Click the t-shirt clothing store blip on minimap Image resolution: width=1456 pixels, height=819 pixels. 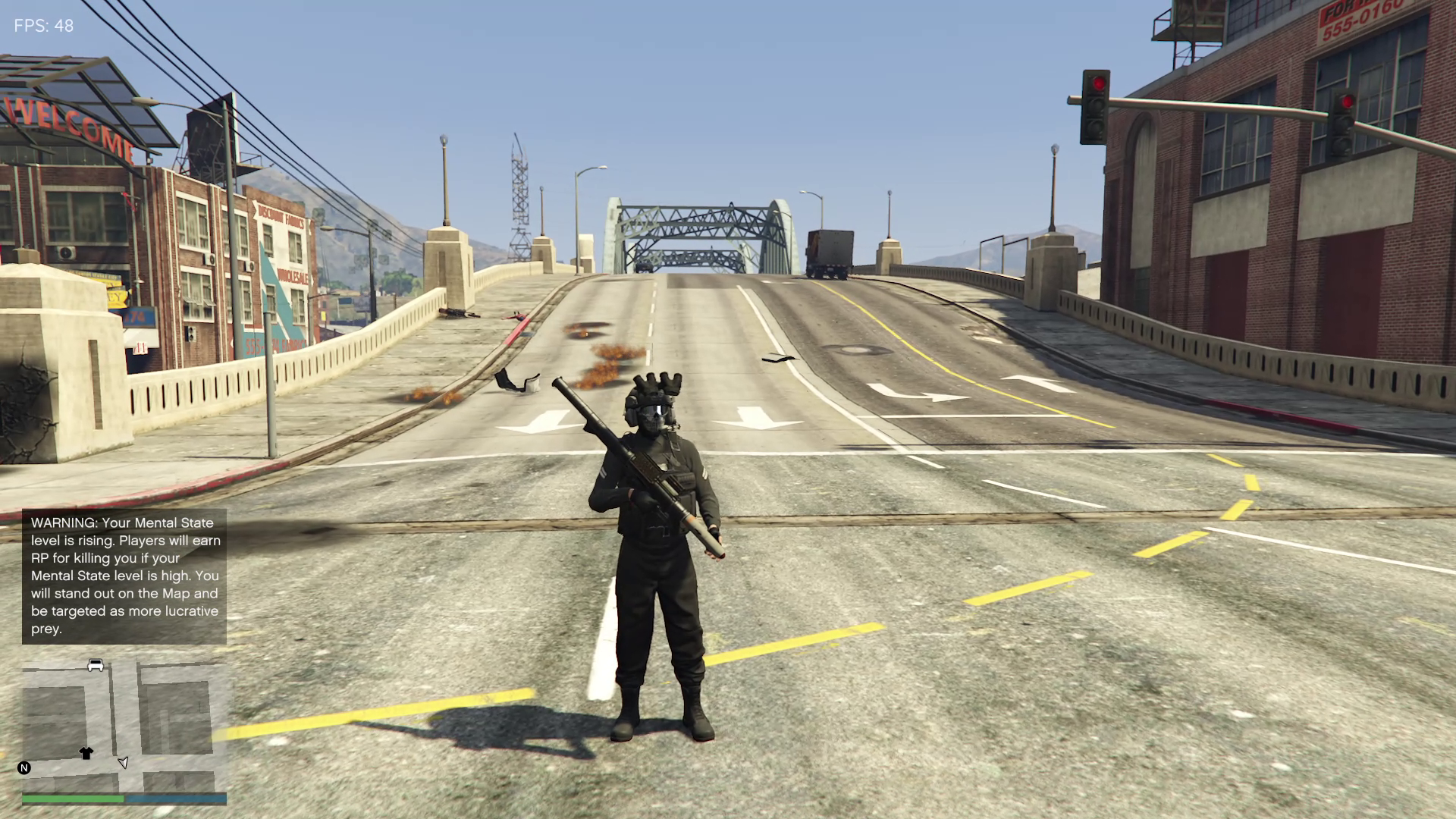[86, 753]
